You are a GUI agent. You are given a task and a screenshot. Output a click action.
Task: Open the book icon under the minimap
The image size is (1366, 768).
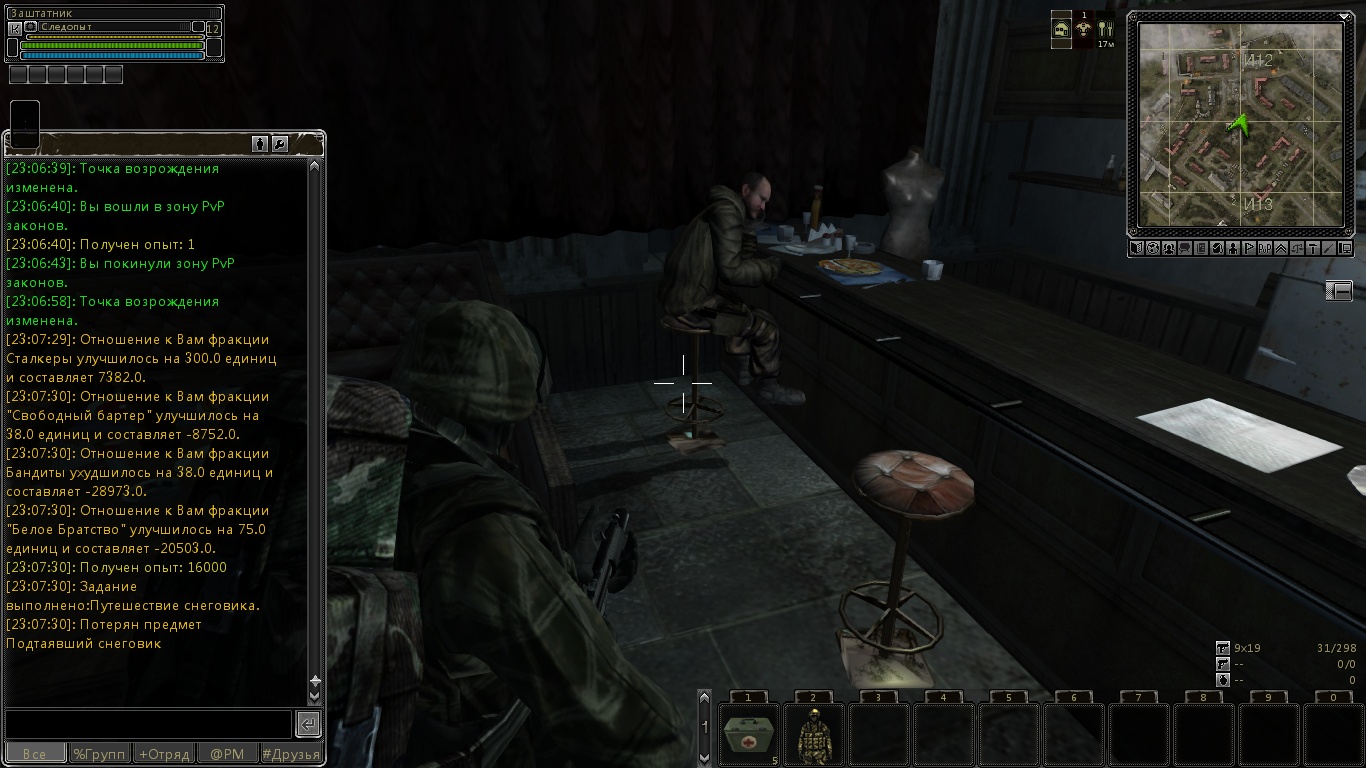click(x=1137, y=248)
